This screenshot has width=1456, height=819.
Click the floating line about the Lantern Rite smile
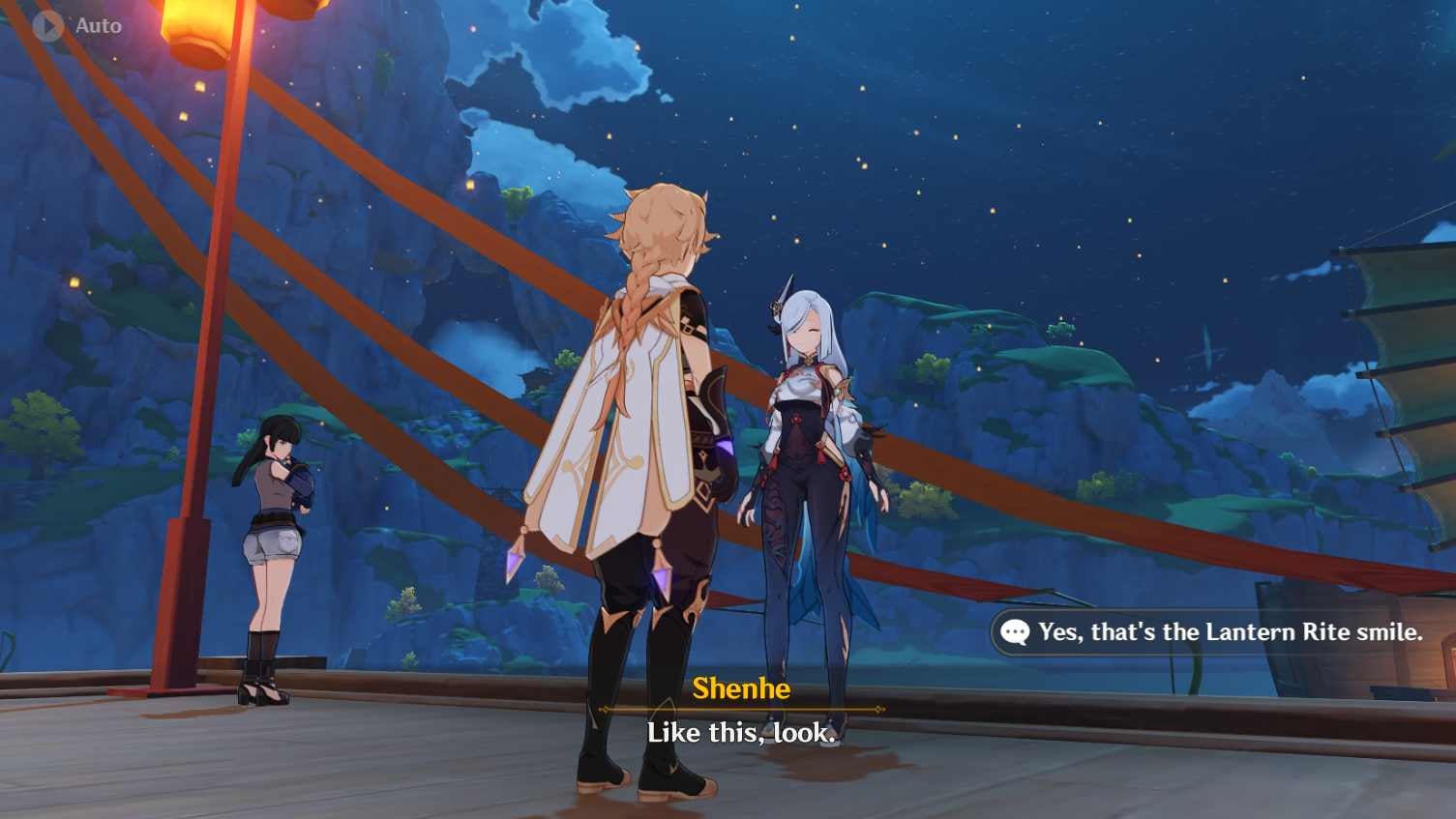(1214, 632)
